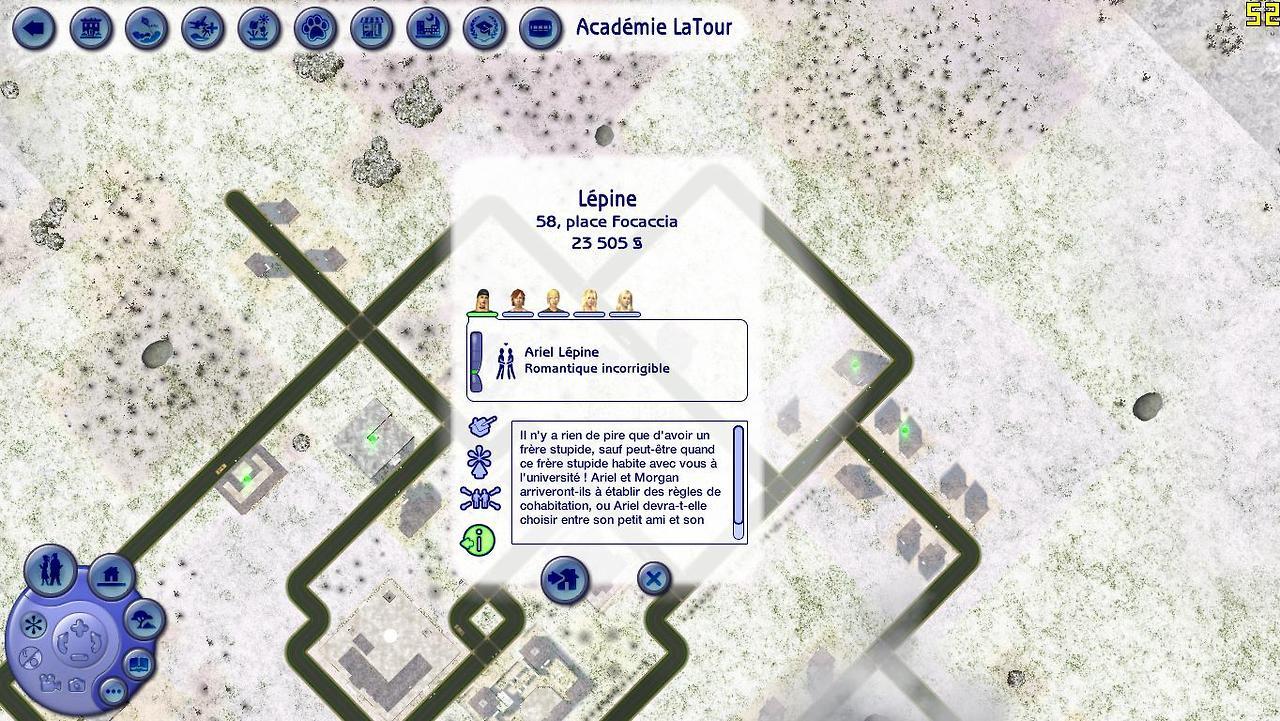This screenshot has height=721, width=1280.
Task: Open the downtown night skyline button
Action: click(x=429, y=28)
